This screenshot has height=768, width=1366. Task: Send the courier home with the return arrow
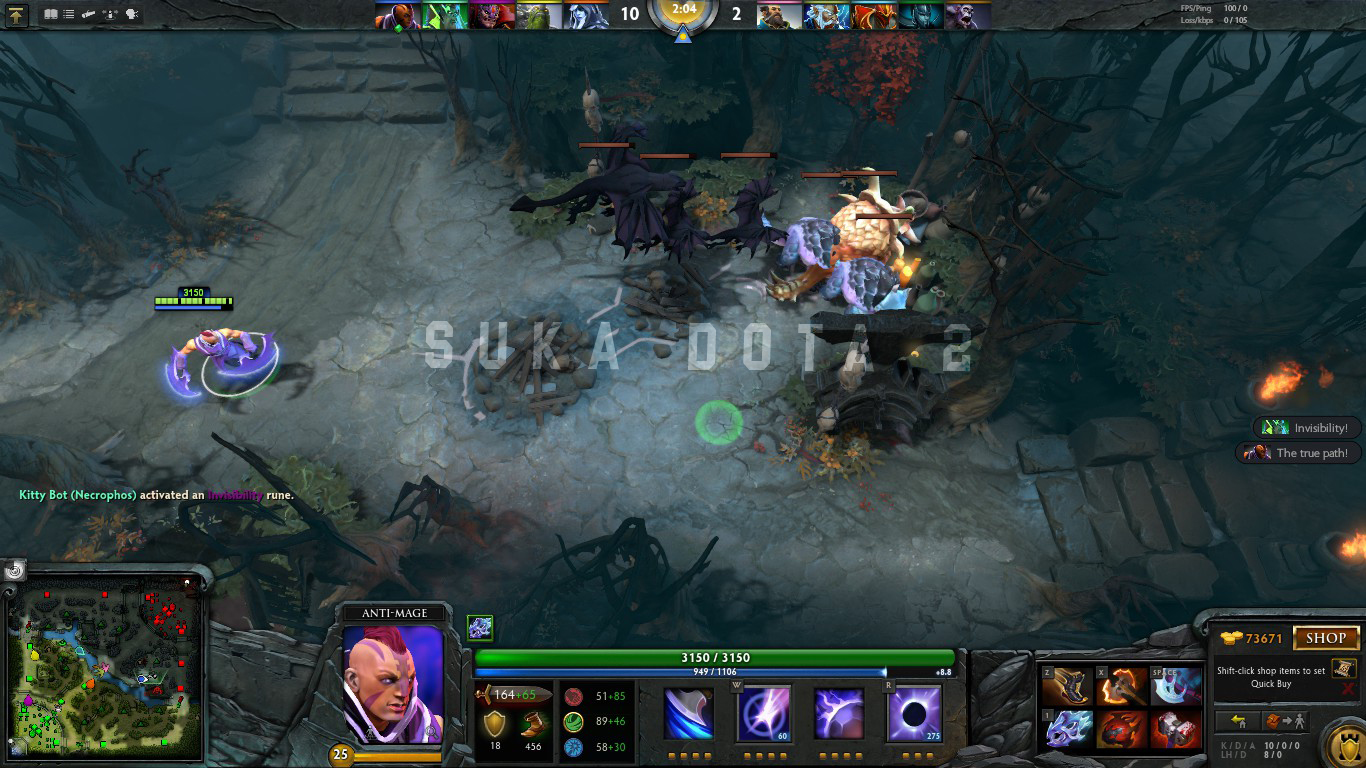pos(1239,720)
